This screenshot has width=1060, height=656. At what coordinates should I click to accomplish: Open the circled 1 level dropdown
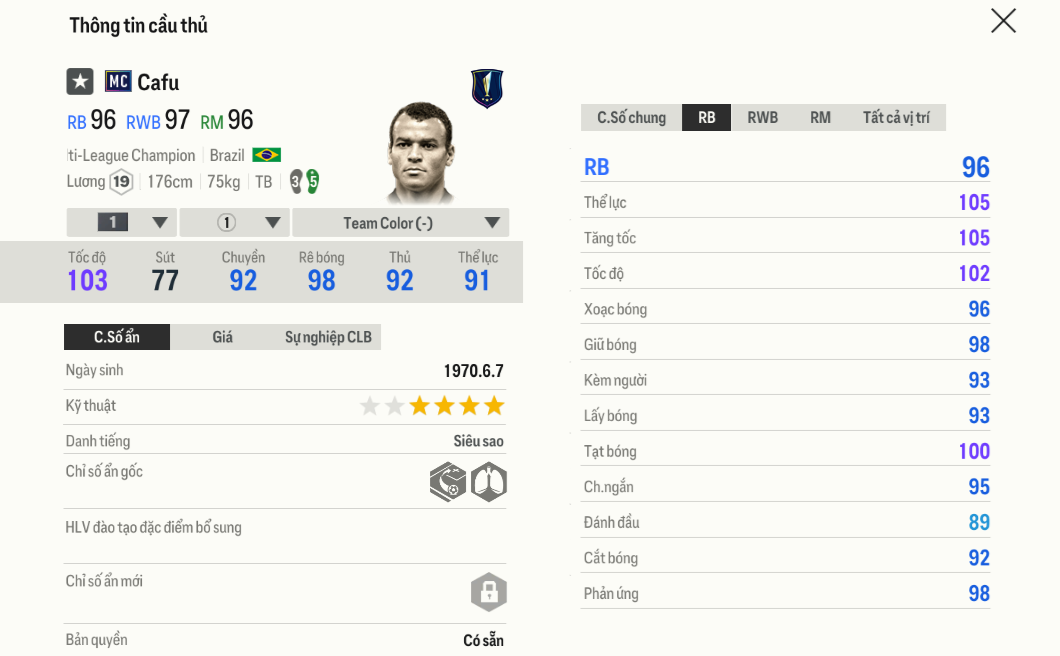pyautogui.click(x=236, y=223)
